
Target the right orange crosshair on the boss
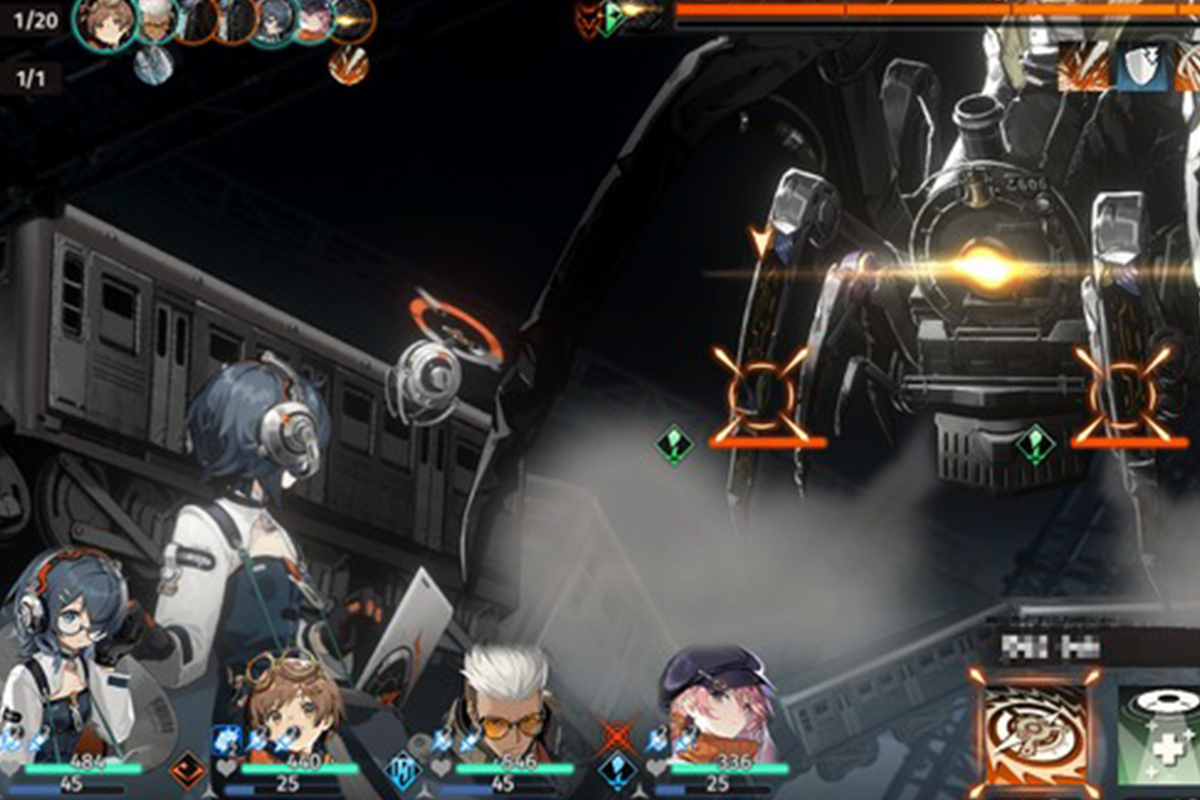(x=1123, y=393)
